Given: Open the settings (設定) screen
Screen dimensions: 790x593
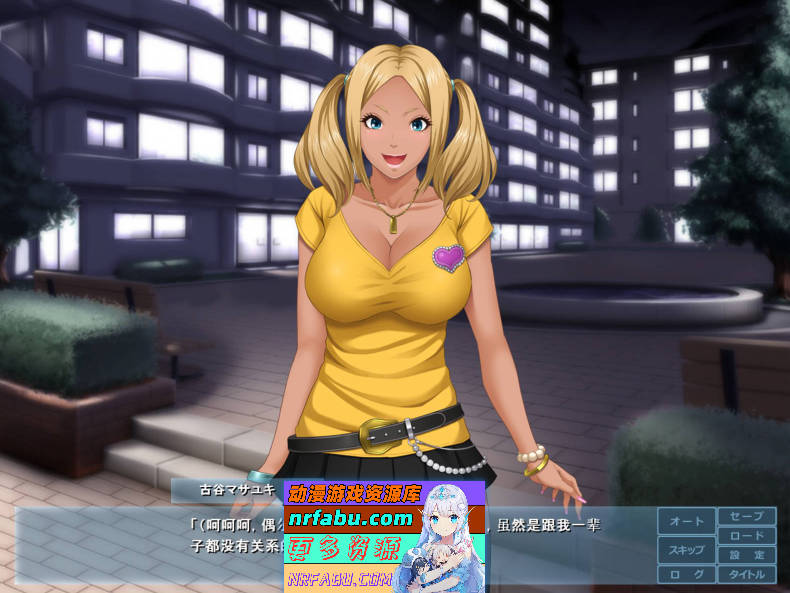Looking at the screenshot, I should click(x=746, y=555).
